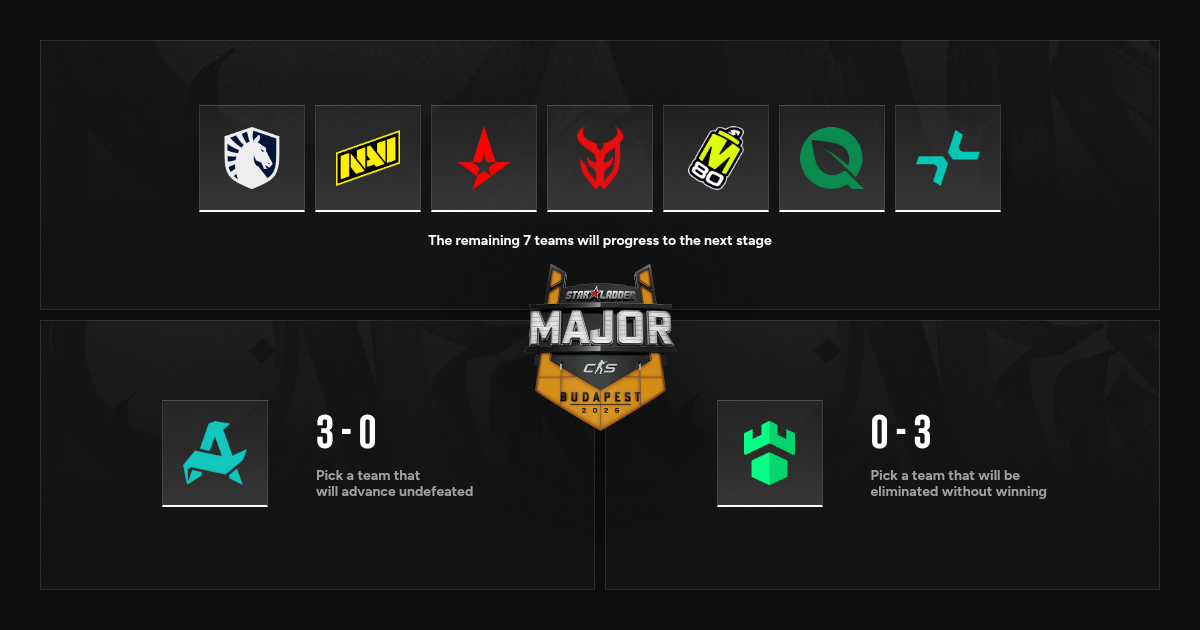
Task: Choose the M80 spray can team slot
Action: (716, 158)
